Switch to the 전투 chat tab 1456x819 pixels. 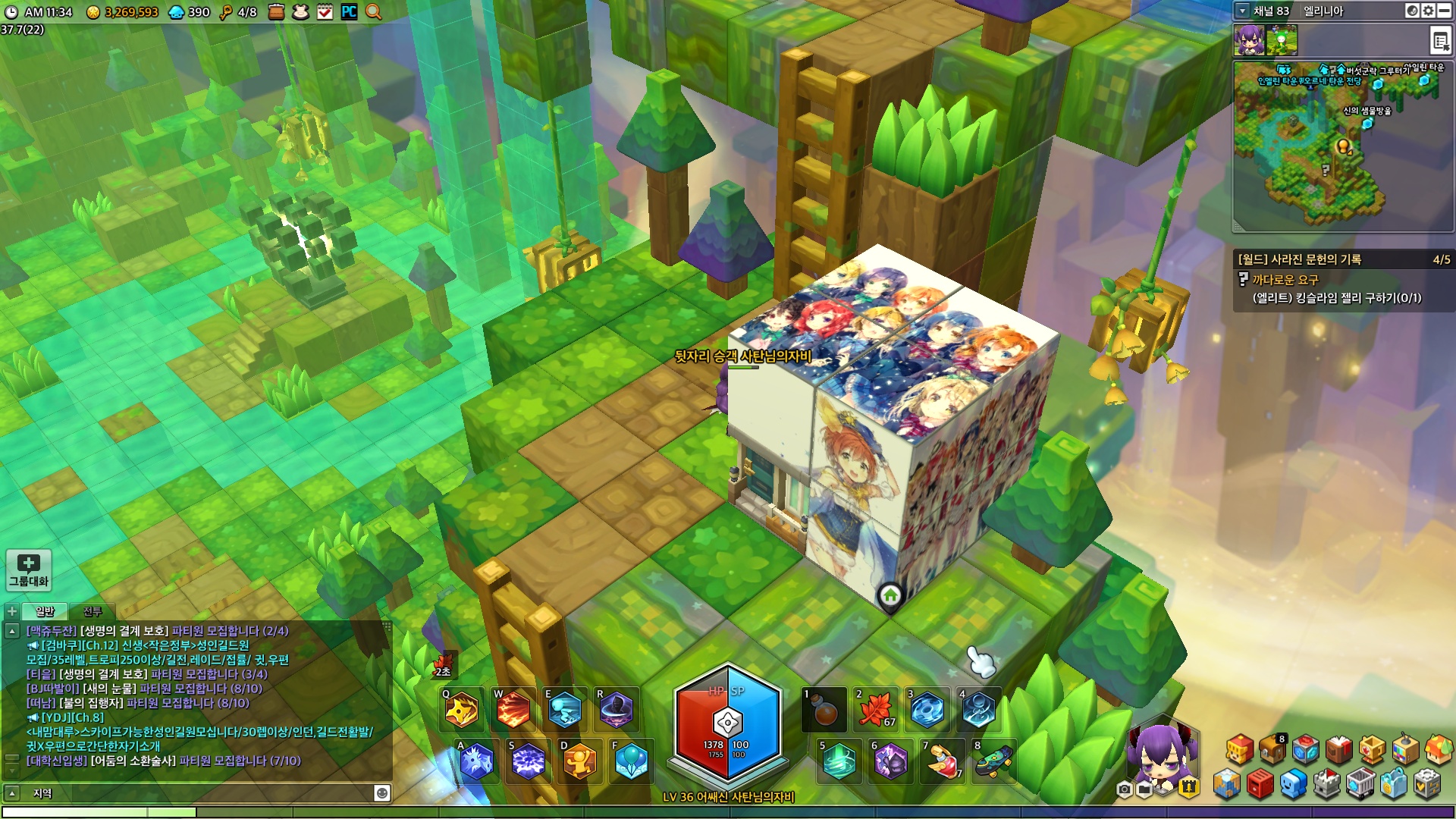click(x=92, y=611)
